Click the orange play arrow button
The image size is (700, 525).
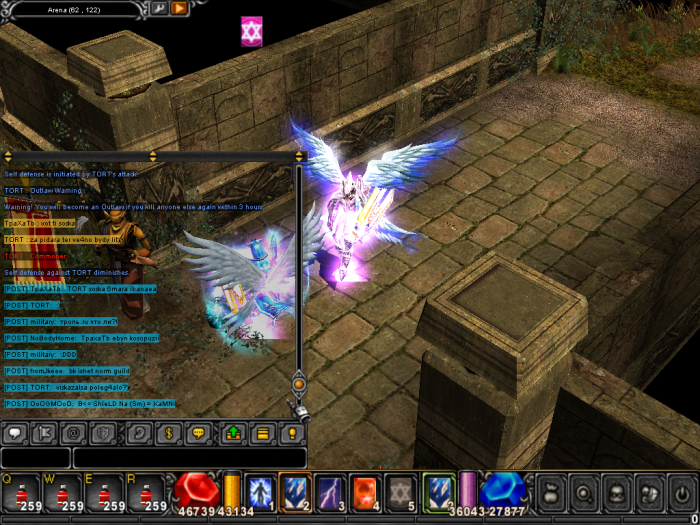click(x=180, y=9)
